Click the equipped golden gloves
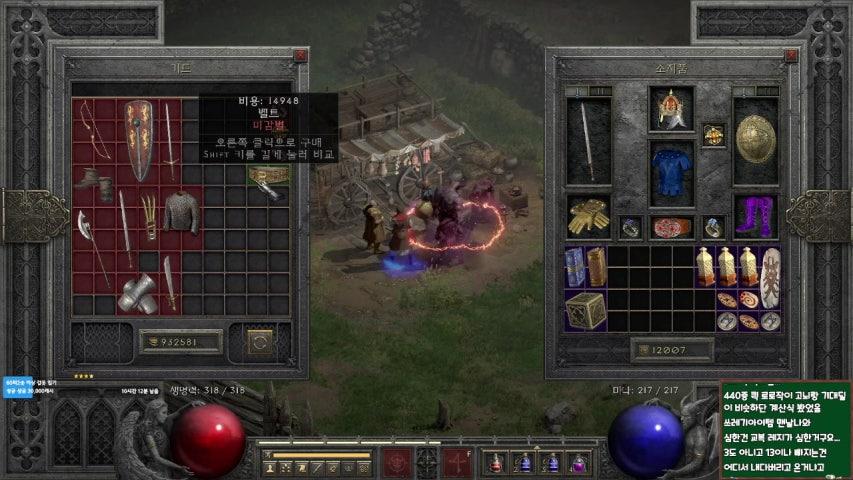853x480 pixels. tap(589, 215)
